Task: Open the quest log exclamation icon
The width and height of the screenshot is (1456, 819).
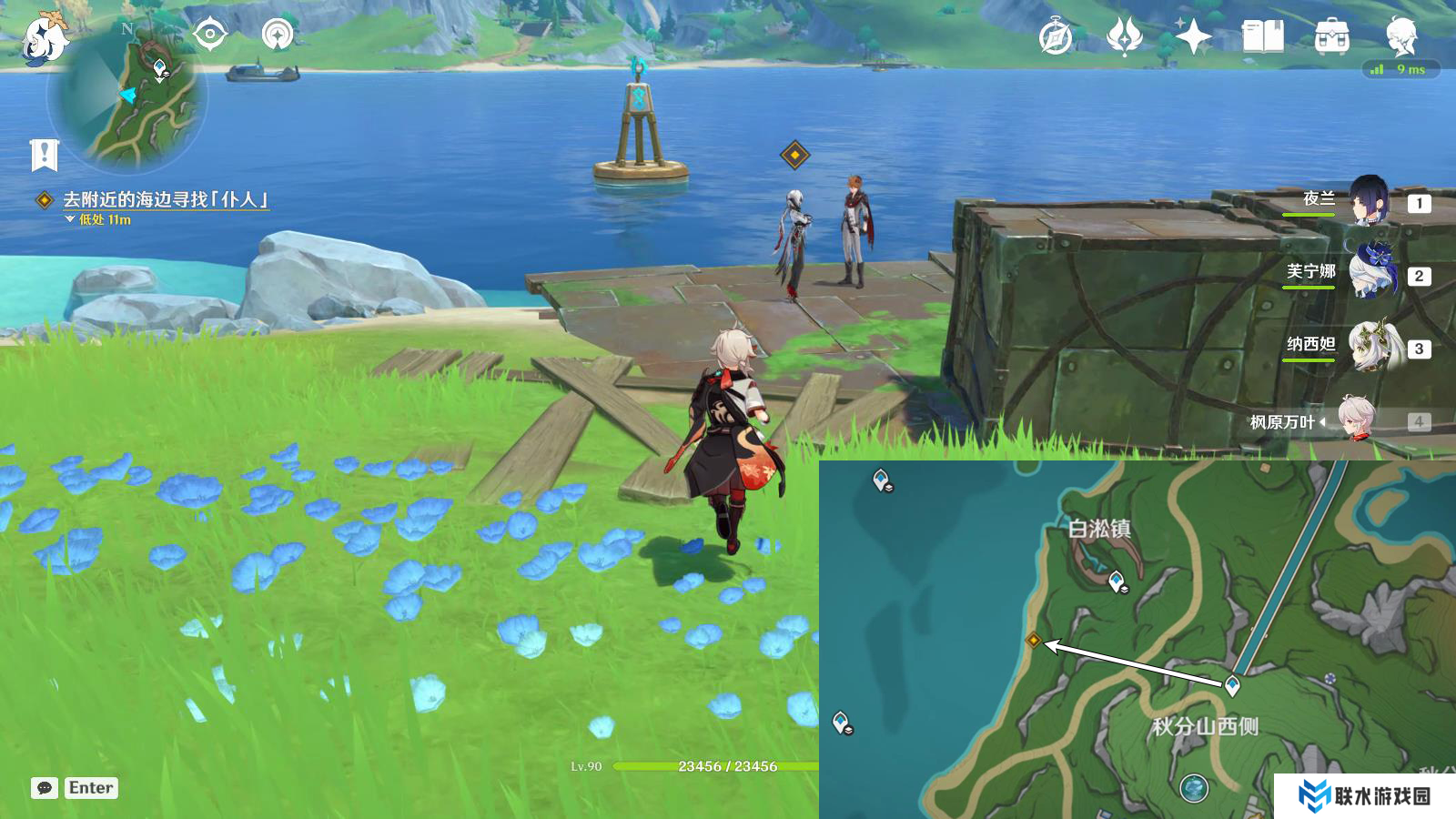Action: [x=44, y=156]
